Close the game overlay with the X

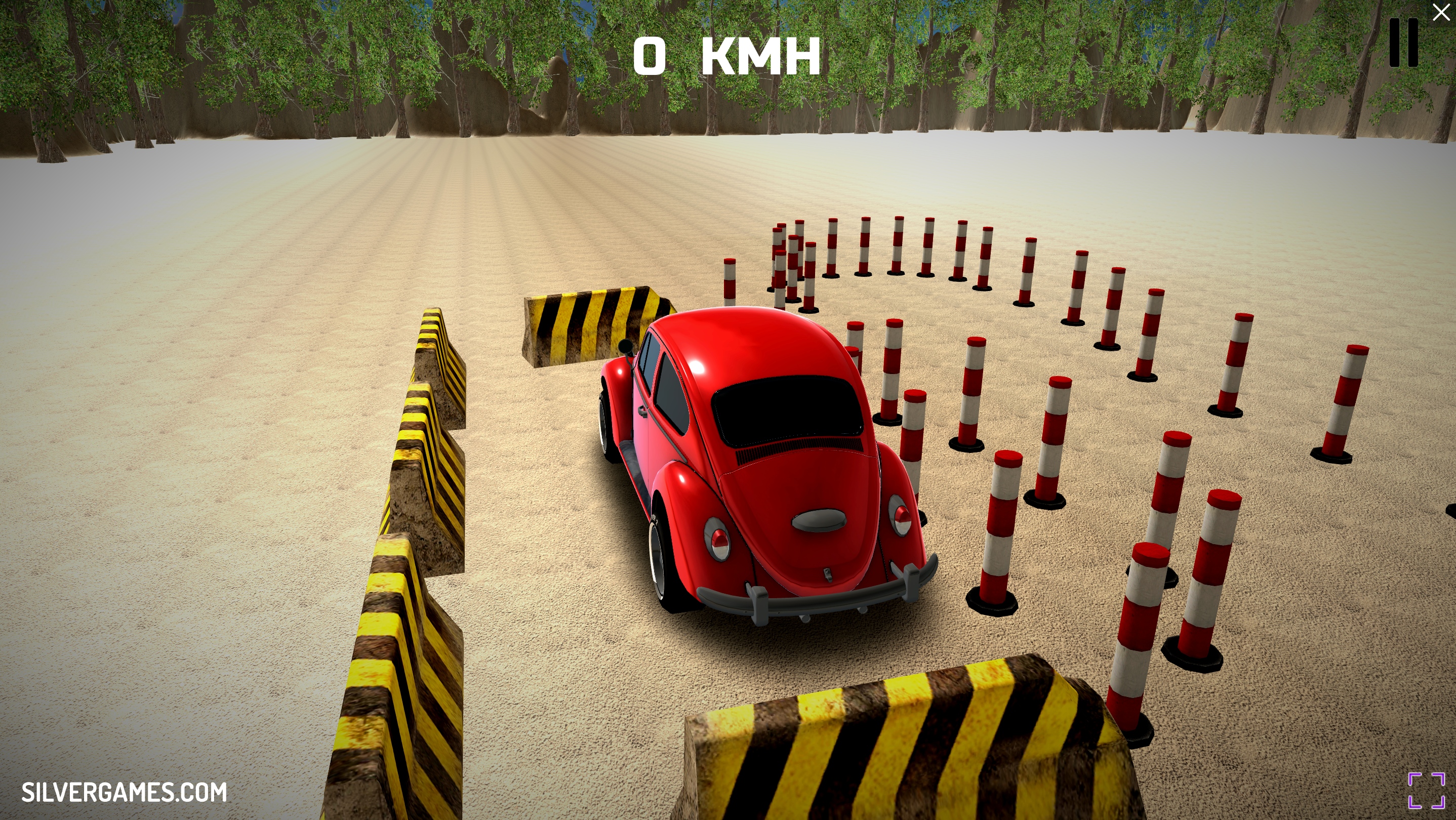click(x=1441, y=13)
